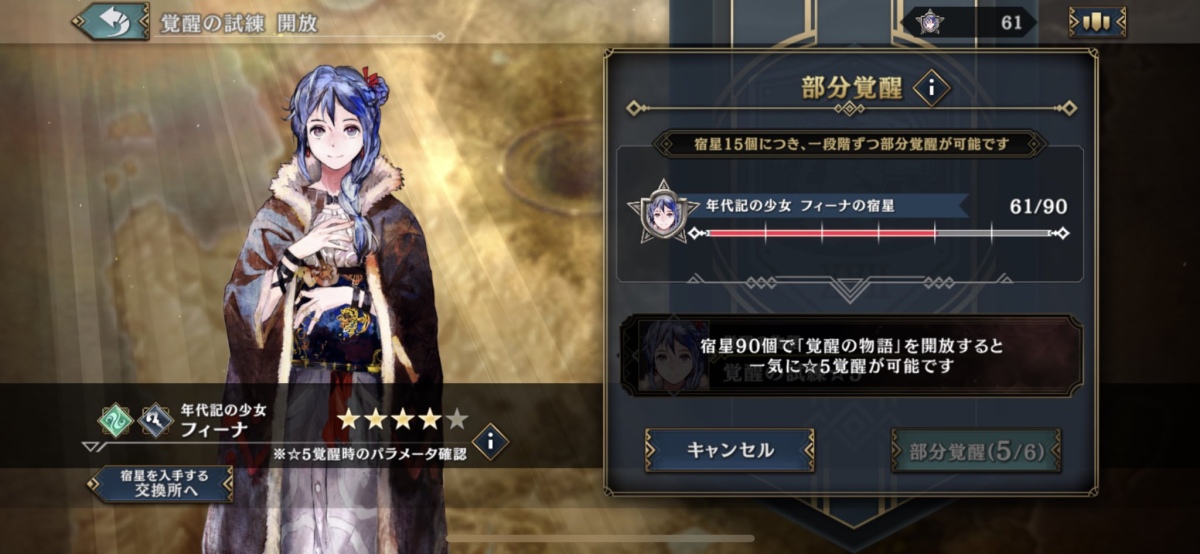Show ☆5 awakening parameter info
Screen dimensions: 1200x554
pos(490,441)
